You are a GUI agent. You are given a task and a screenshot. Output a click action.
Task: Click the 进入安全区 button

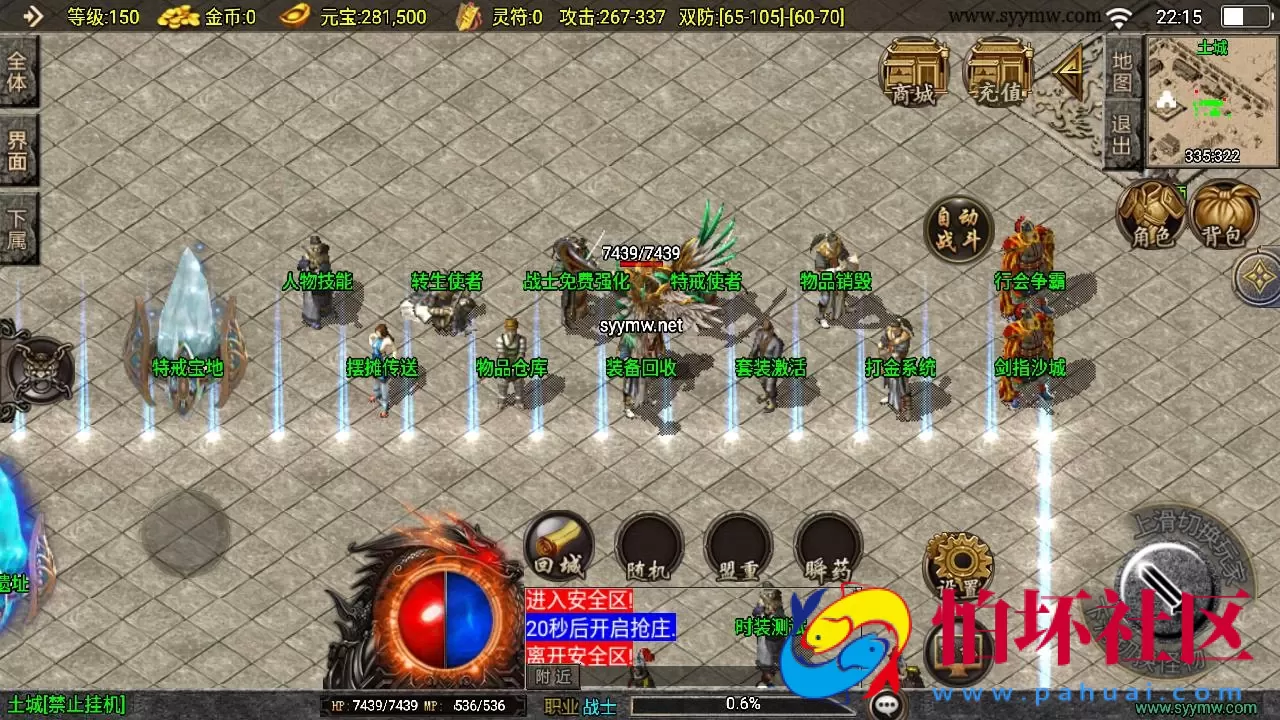tap(578, 600)
